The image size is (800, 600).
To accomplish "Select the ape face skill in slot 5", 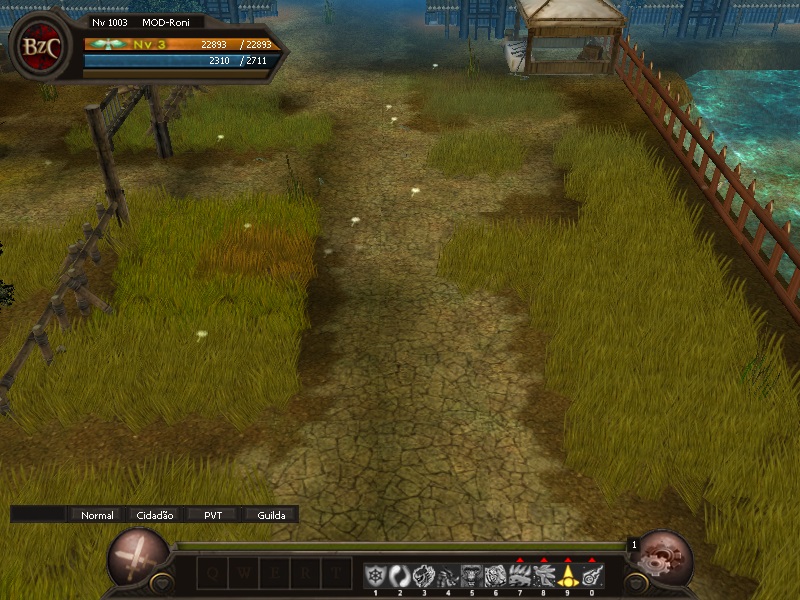I will [x=471, y=575].
